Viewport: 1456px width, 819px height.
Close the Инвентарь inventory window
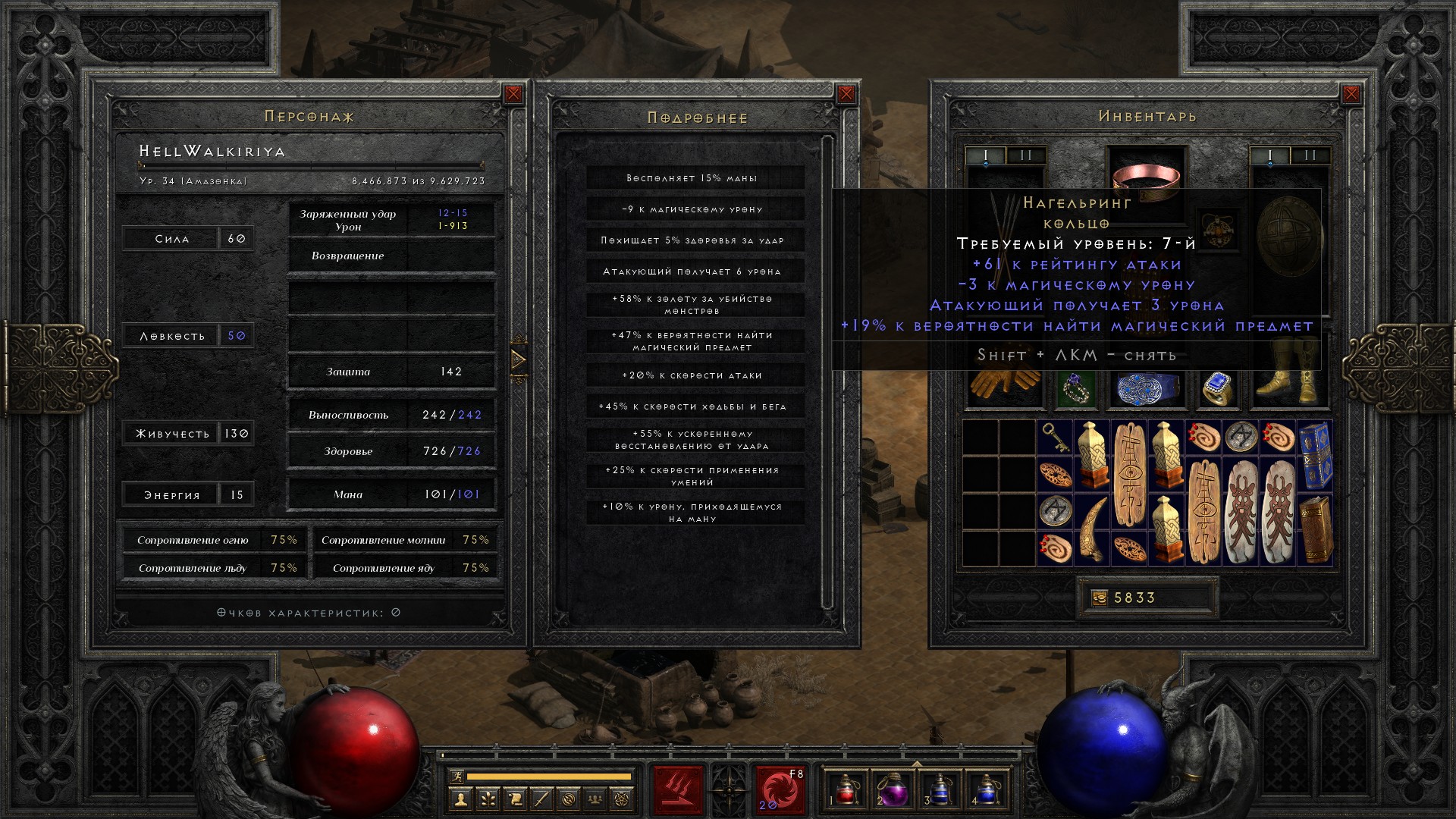click(x=1351, y=94)
